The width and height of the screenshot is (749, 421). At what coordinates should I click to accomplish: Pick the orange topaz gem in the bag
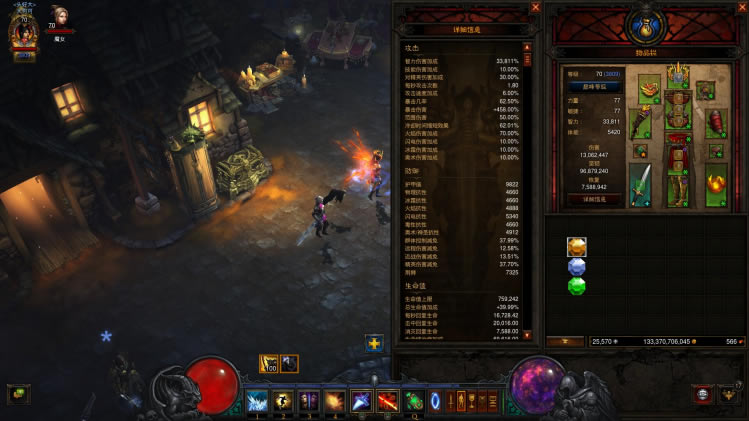click(x=577, y=247)
